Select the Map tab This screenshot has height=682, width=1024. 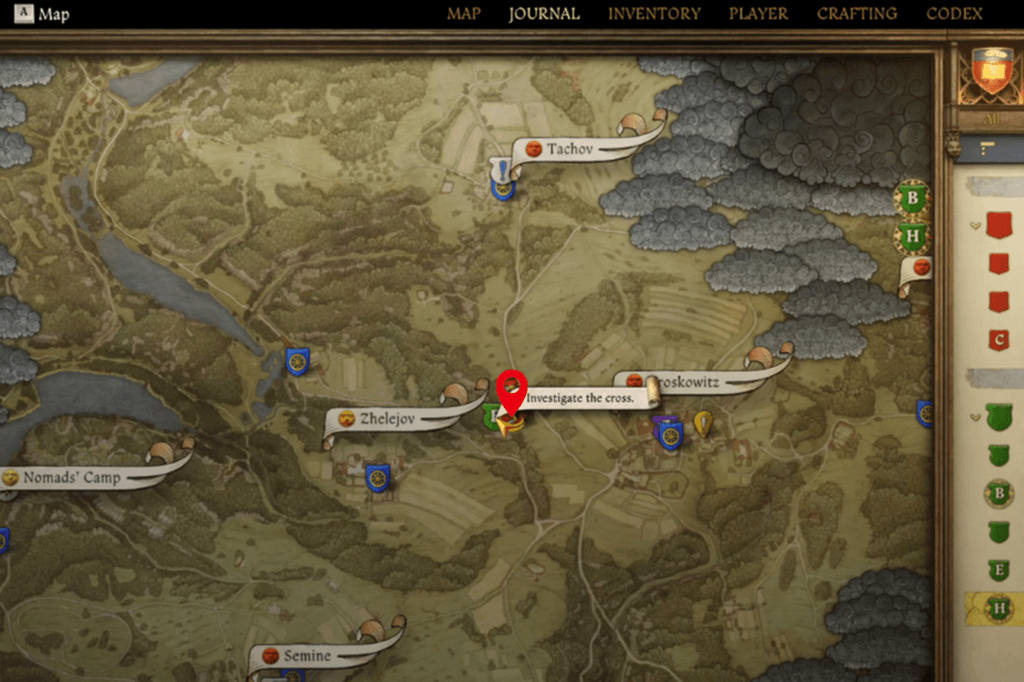click(x=463, y=14)
